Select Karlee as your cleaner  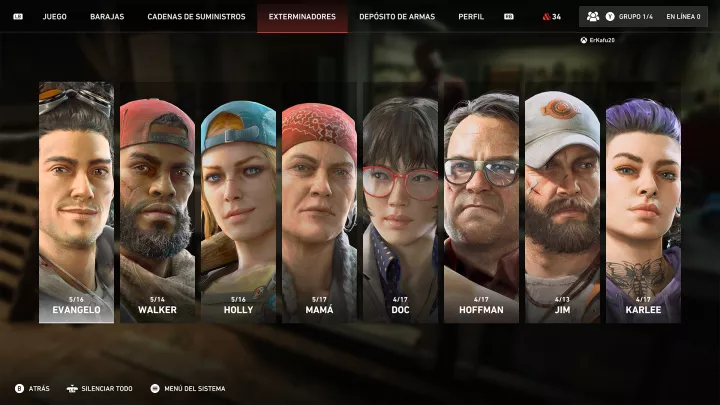point(643,210)
